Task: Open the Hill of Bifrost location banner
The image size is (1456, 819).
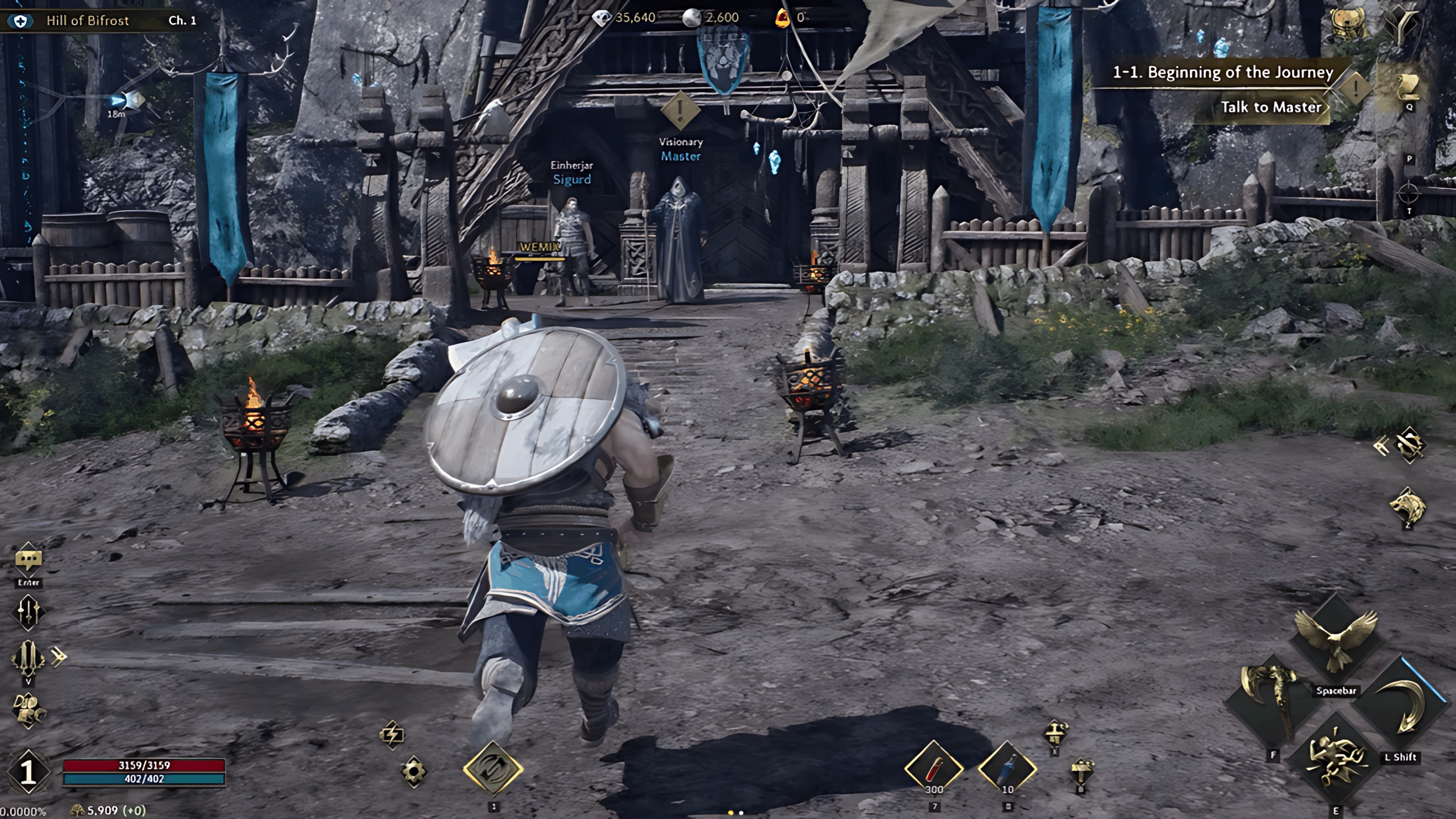Action: [x=87, y=21]
